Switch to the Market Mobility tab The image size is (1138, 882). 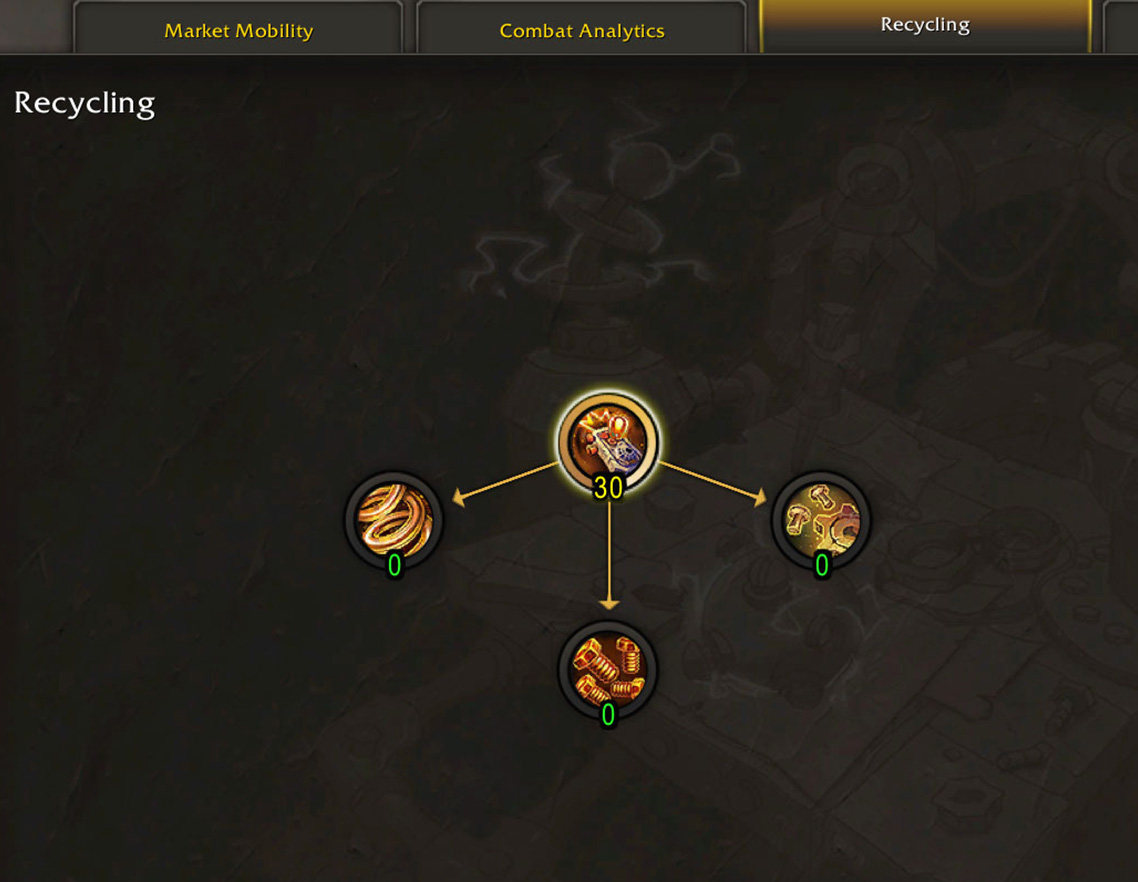(x=238, y=30)
